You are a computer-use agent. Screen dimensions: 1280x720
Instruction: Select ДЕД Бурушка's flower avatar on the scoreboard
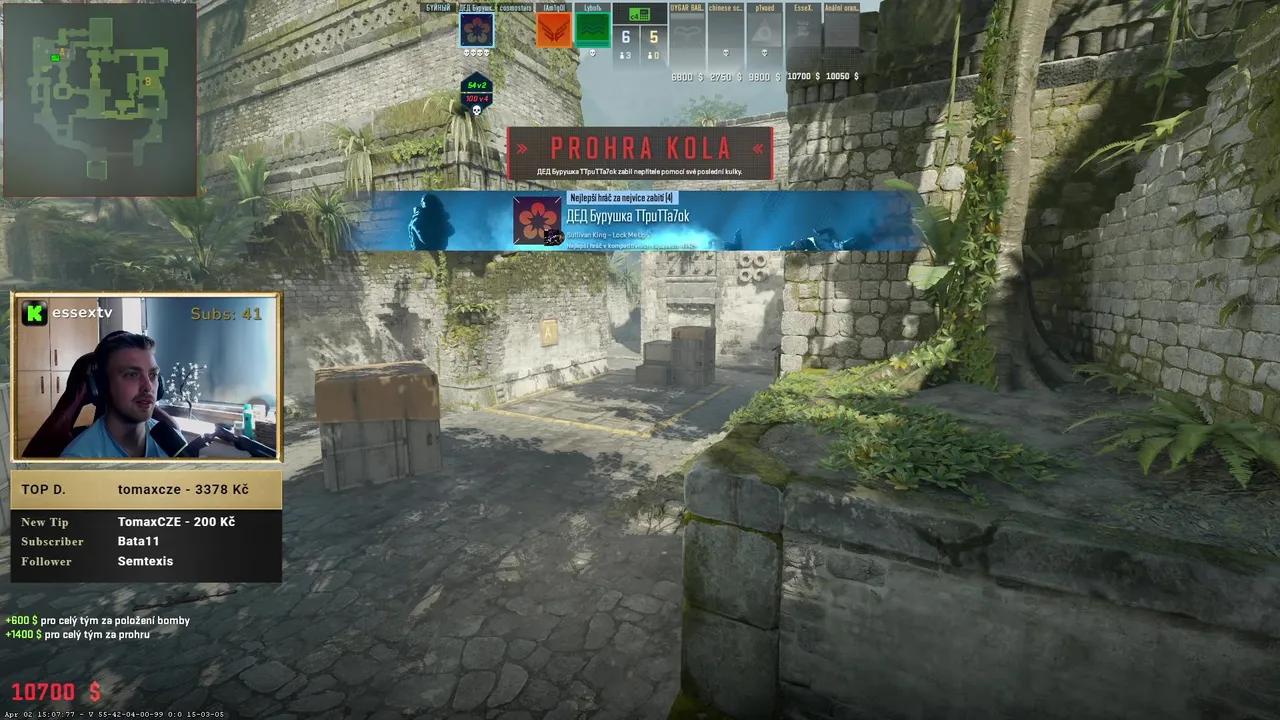477,30
